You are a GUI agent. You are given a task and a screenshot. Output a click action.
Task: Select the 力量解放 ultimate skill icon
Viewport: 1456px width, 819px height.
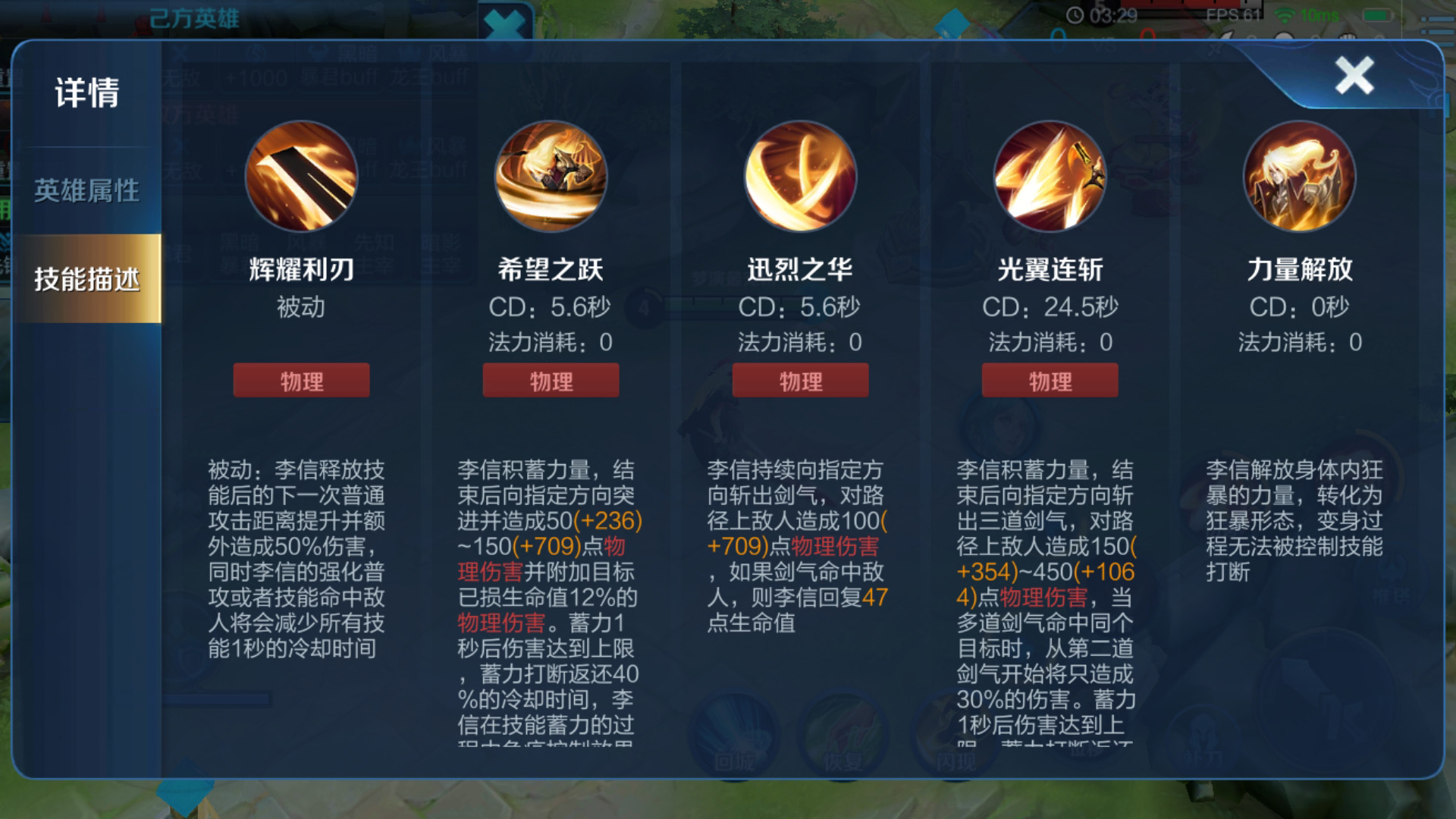point(1298,176)
